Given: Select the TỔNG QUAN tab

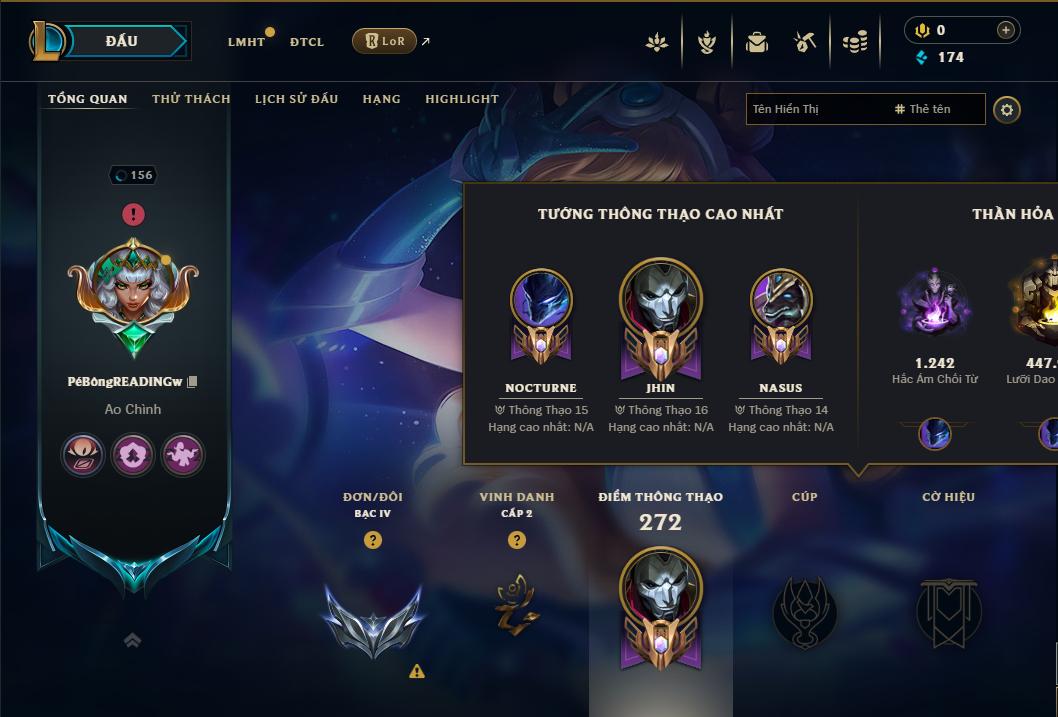Looking at the screenshot, I should [88, 99].
